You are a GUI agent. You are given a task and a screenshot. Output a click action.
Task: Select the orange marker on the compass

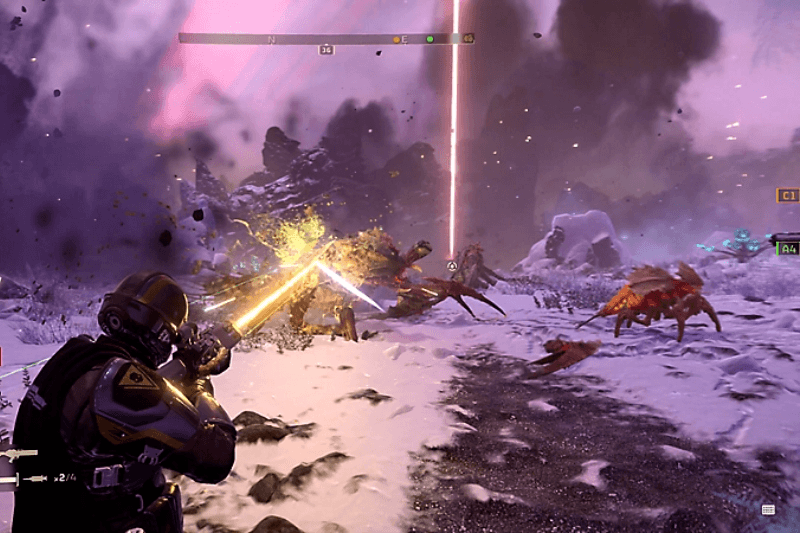pos(396,39)
